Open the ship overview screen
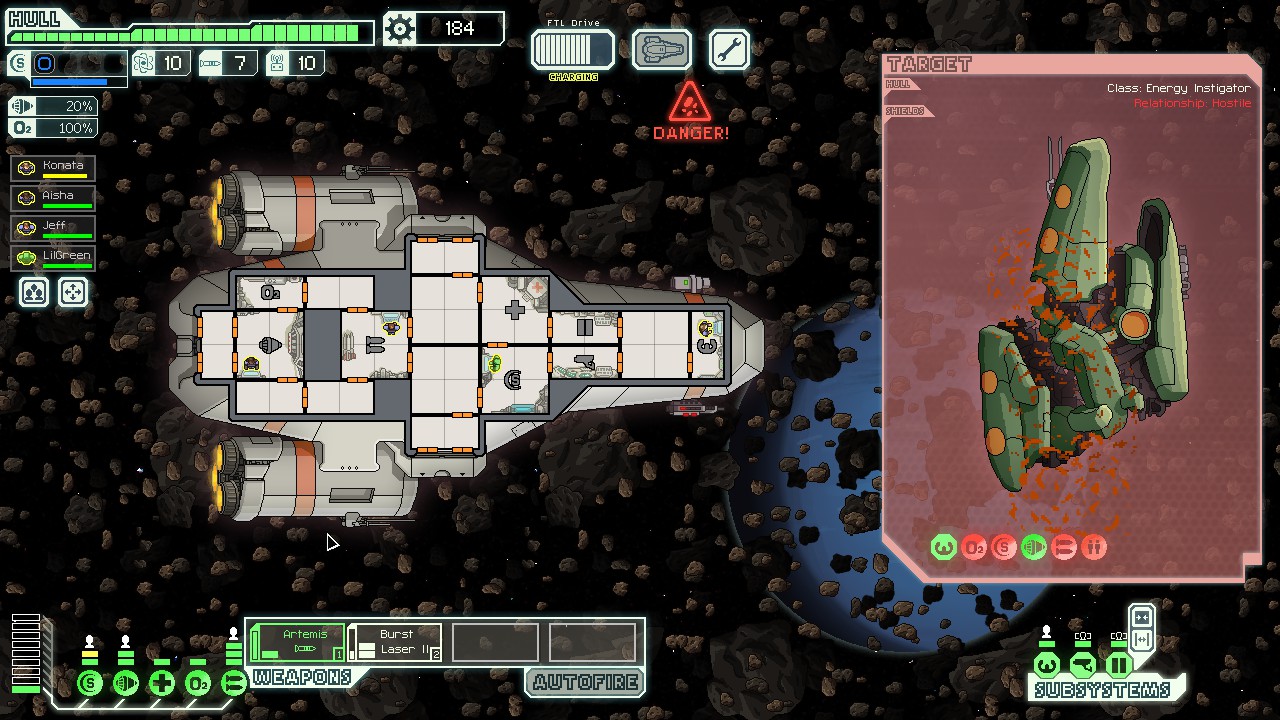 point(661,49)
